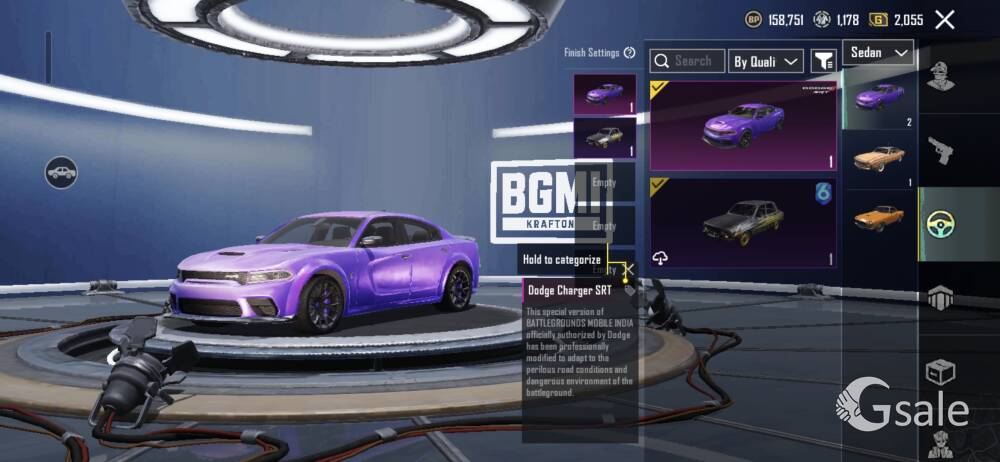Select the black car finish slot

pos(604,138)
